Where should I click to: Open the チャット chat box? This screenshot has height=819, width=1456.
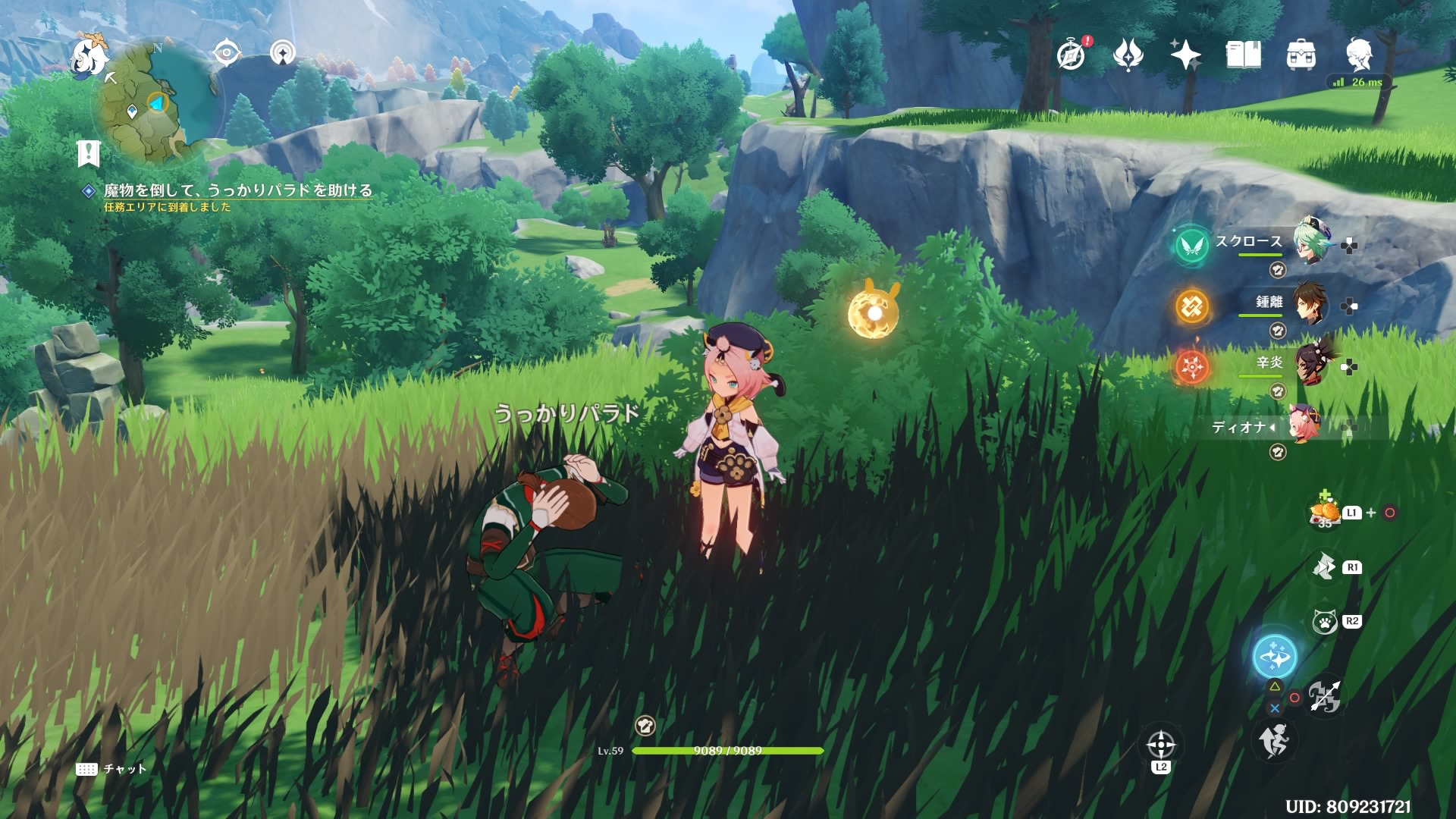[111, 769]
